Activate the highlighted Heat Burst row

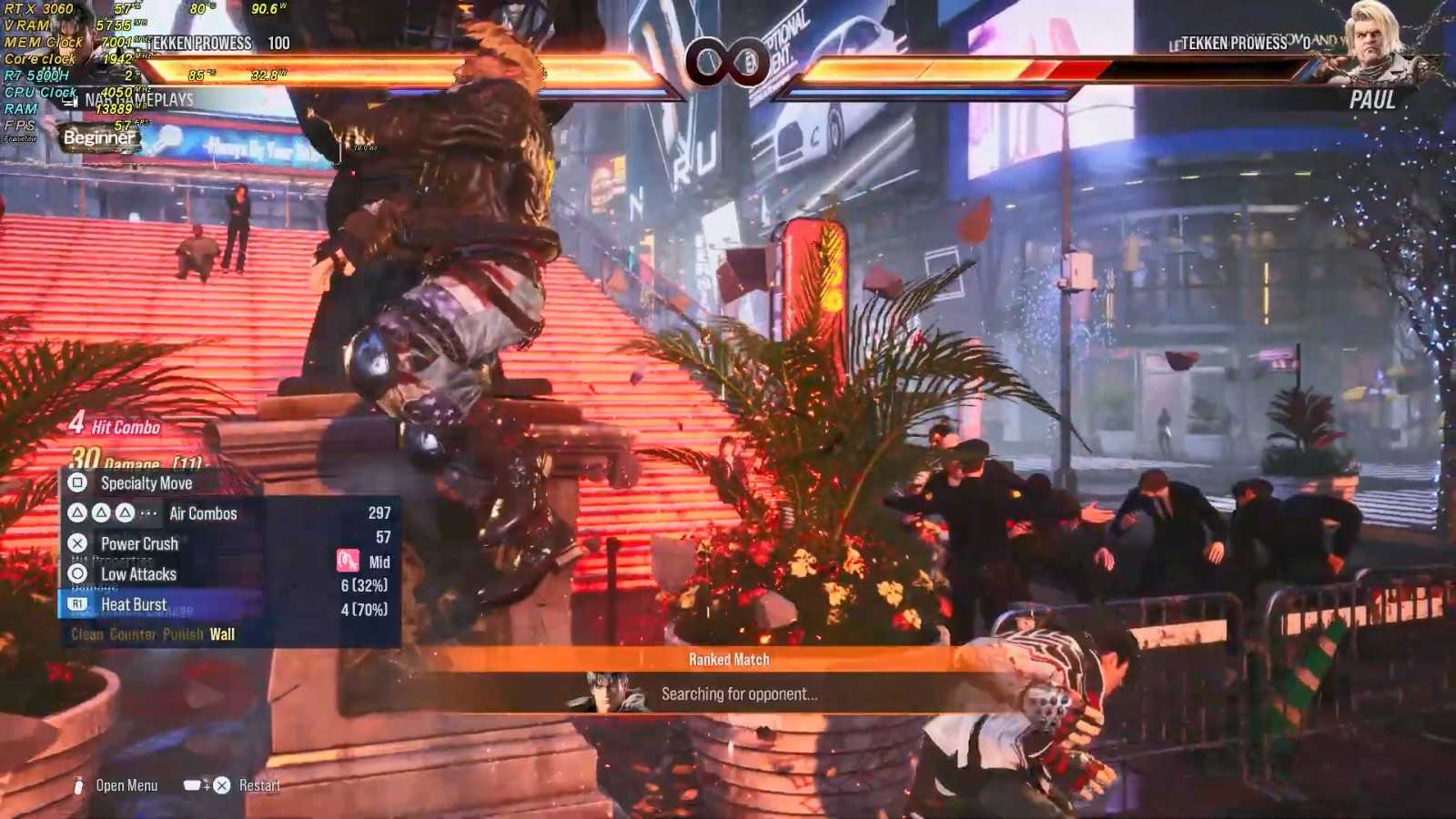point(134,604)
